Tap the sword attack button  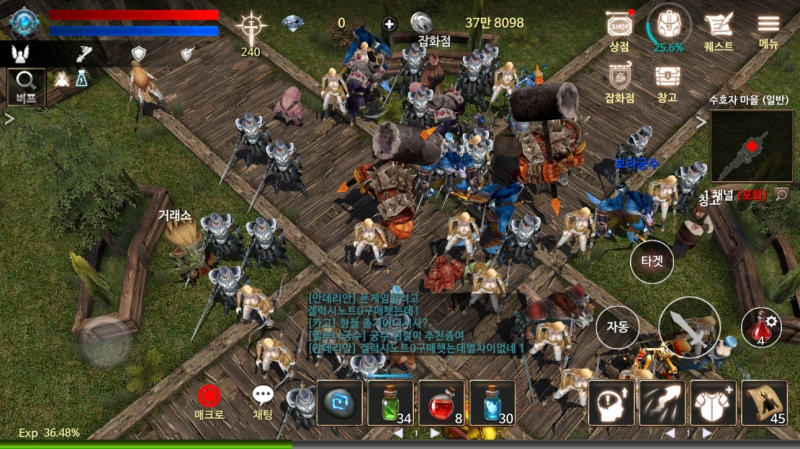pyautogui.click(x=688, y=328)
